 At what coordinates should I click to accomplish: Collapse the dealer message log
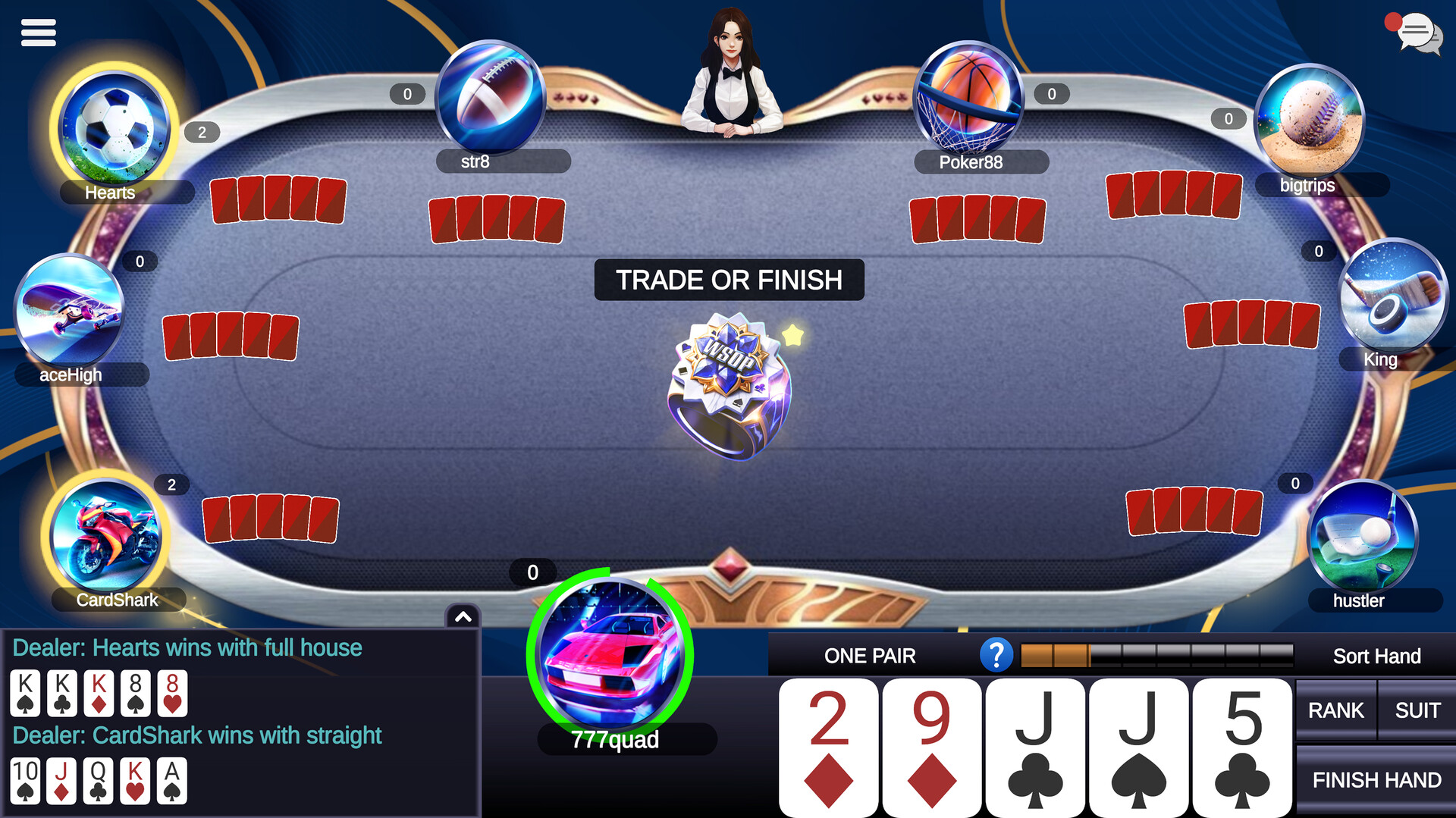point(462,616)
